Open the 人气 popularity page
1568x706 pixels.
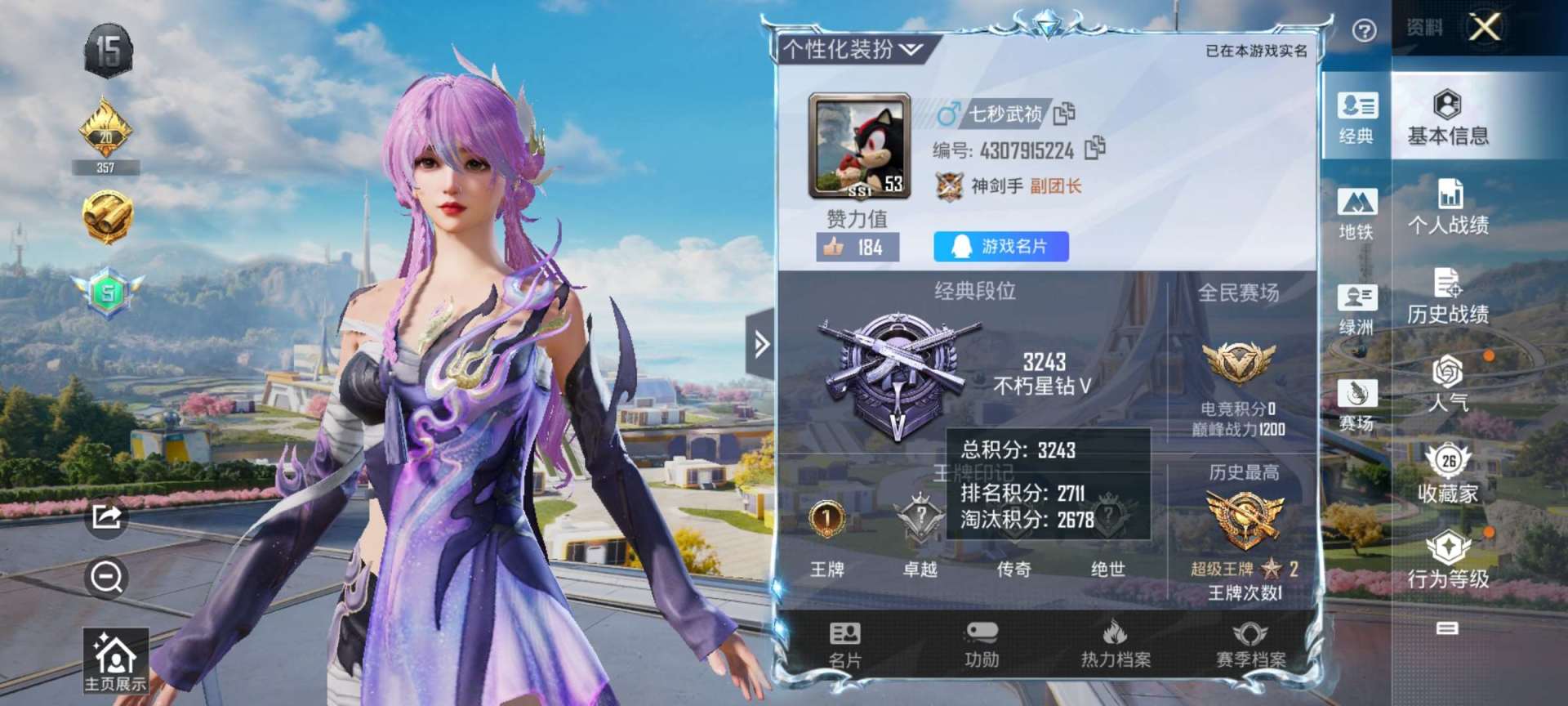pyautogui.click(x=1448, y=383)
